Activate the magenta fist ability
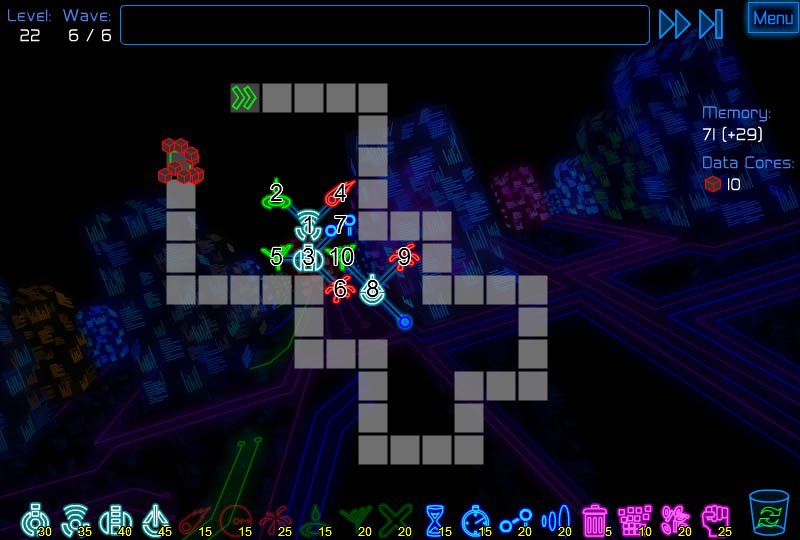 tap(715, 519)
